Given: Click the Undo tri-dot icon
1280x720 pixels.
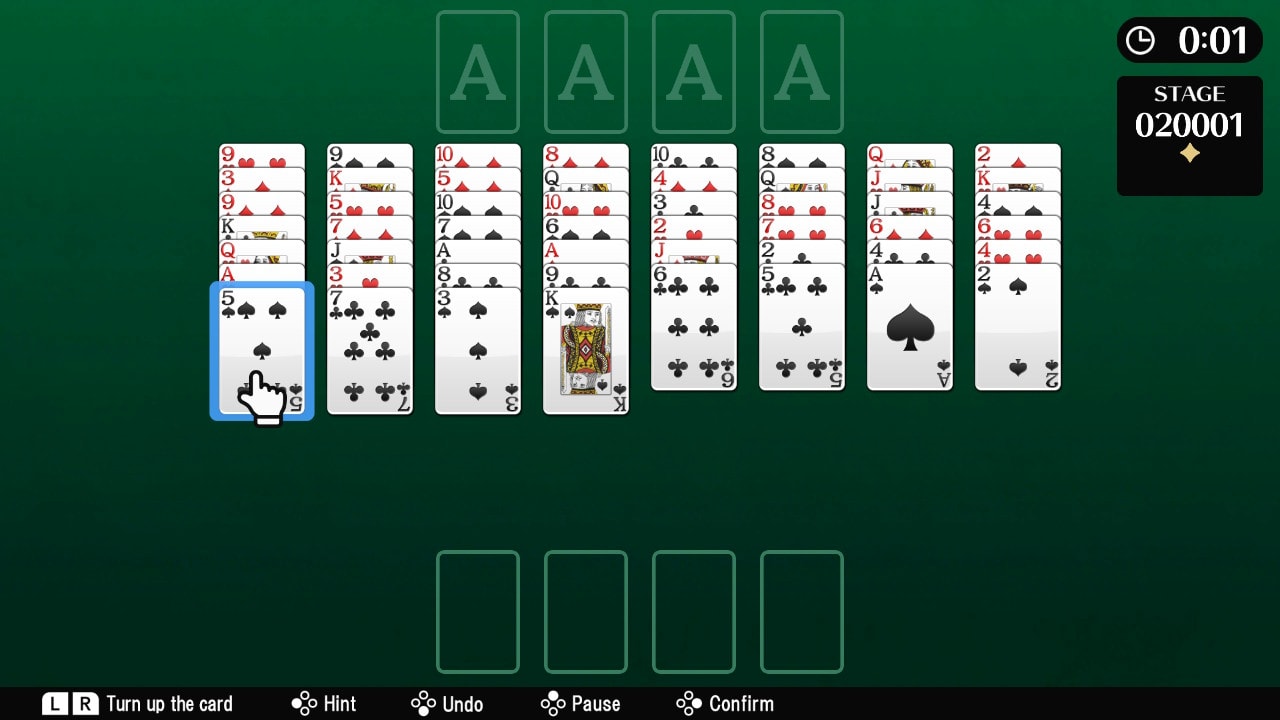Looking at the screenshot, I should (425, 703).
